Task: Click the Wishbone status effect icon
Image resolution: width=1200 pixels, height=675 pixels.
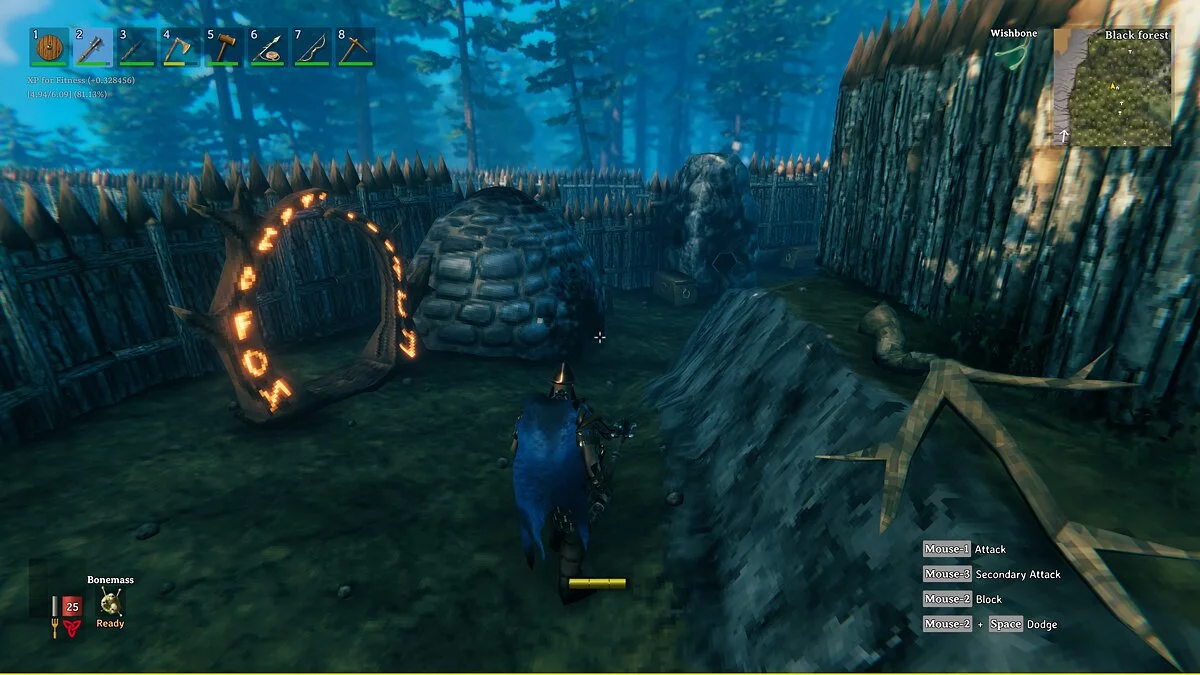Action: point(1011,53)
